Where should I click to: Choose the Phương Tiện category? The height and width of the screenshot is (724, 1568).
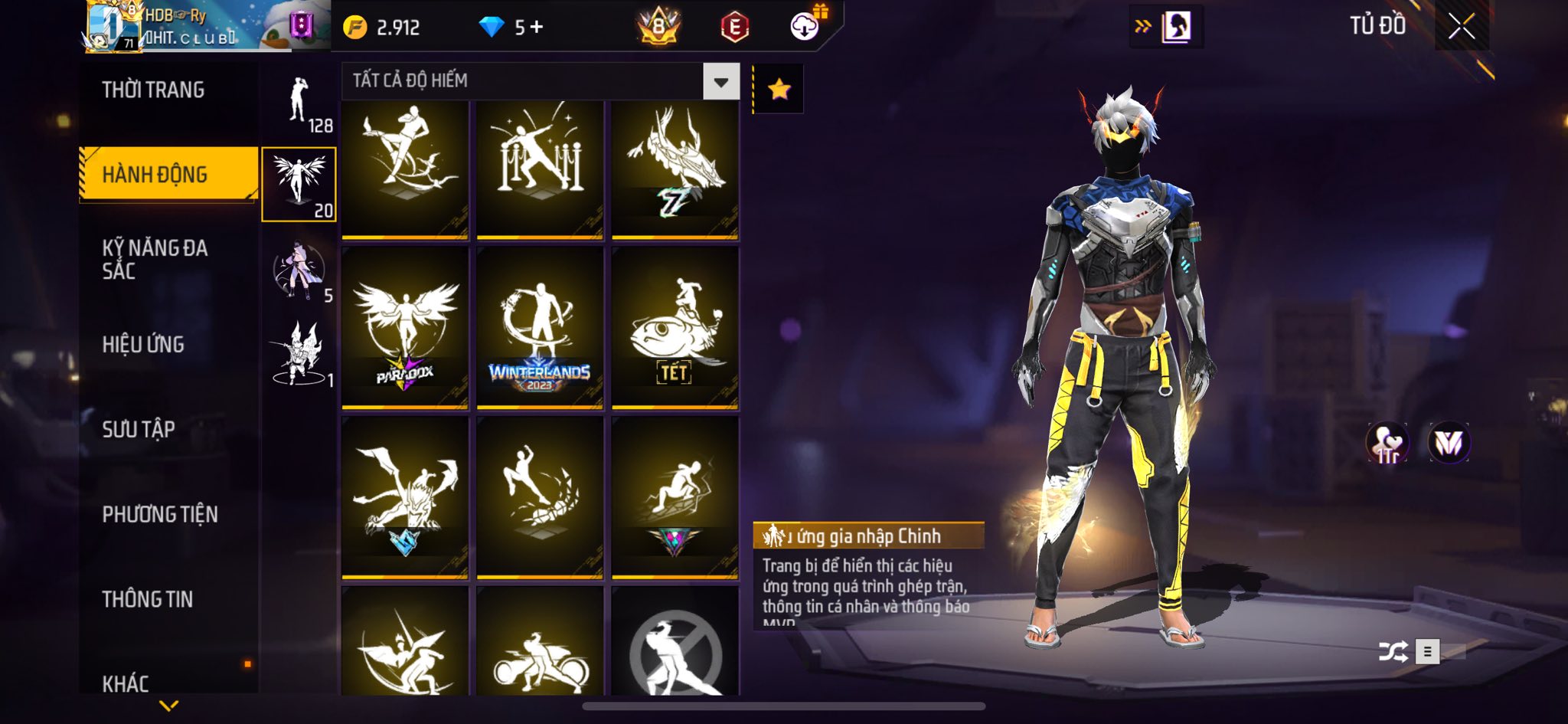[x=160, y=514]
